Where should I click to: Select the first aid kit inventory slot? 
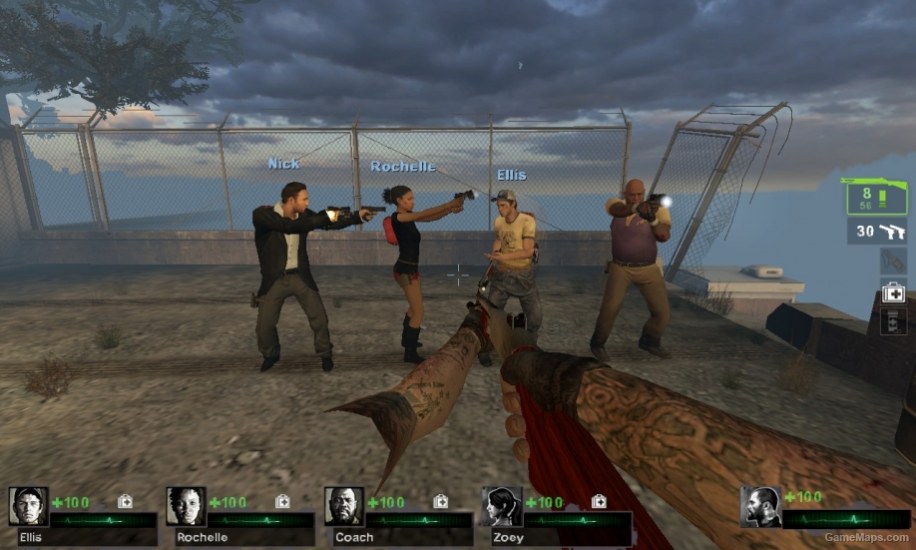point(893,293)
